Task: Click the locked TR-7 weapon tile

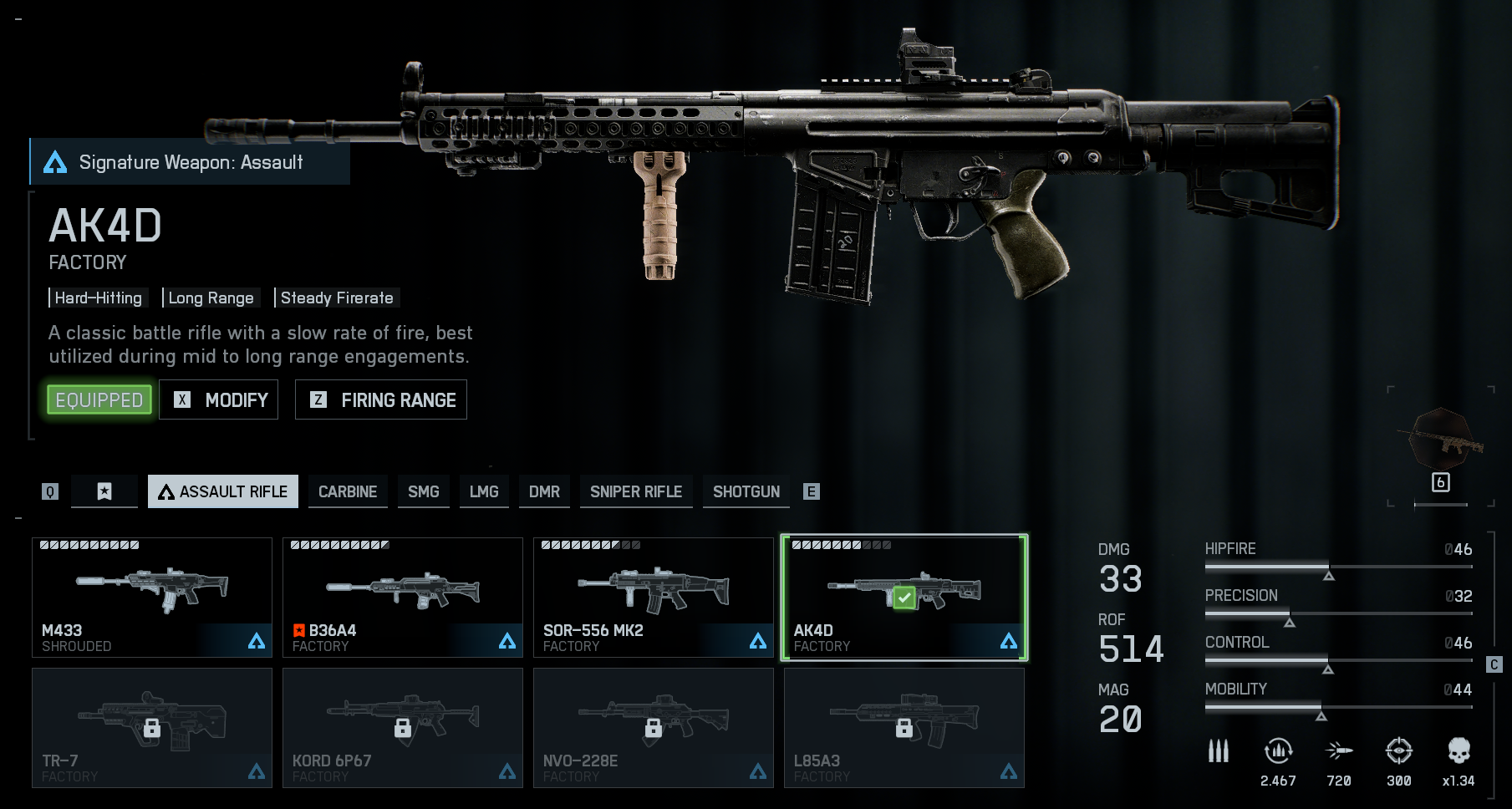Action: [152, 727]
